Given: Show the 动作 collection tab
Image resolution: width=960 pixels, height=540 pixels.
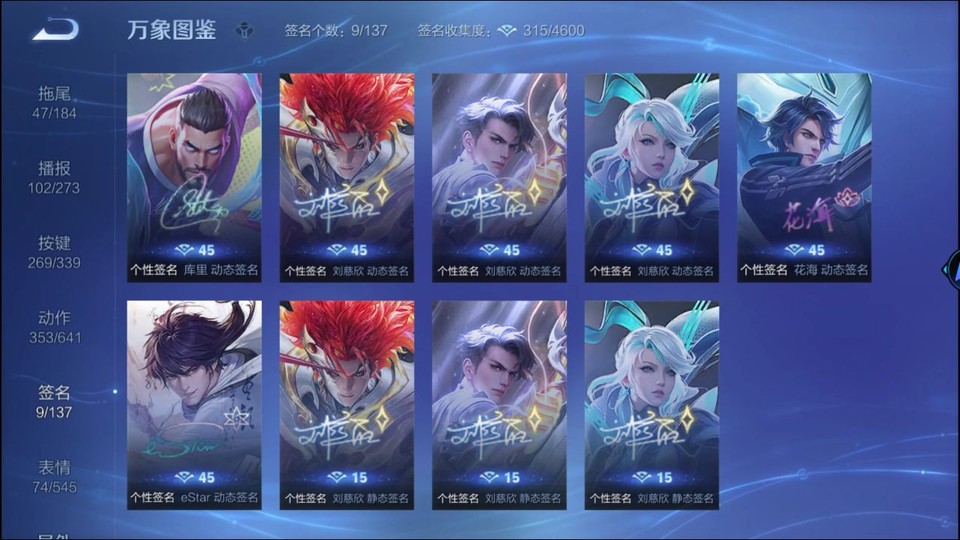Looking at the screenshot, I should tap(55, 327).
